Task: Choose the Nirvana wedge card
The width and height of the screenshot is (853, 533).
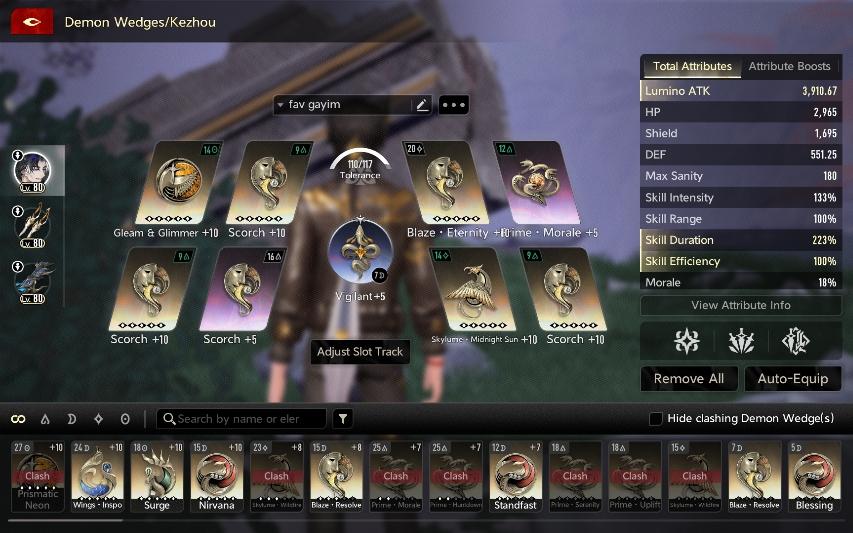Action: point(217,476)
